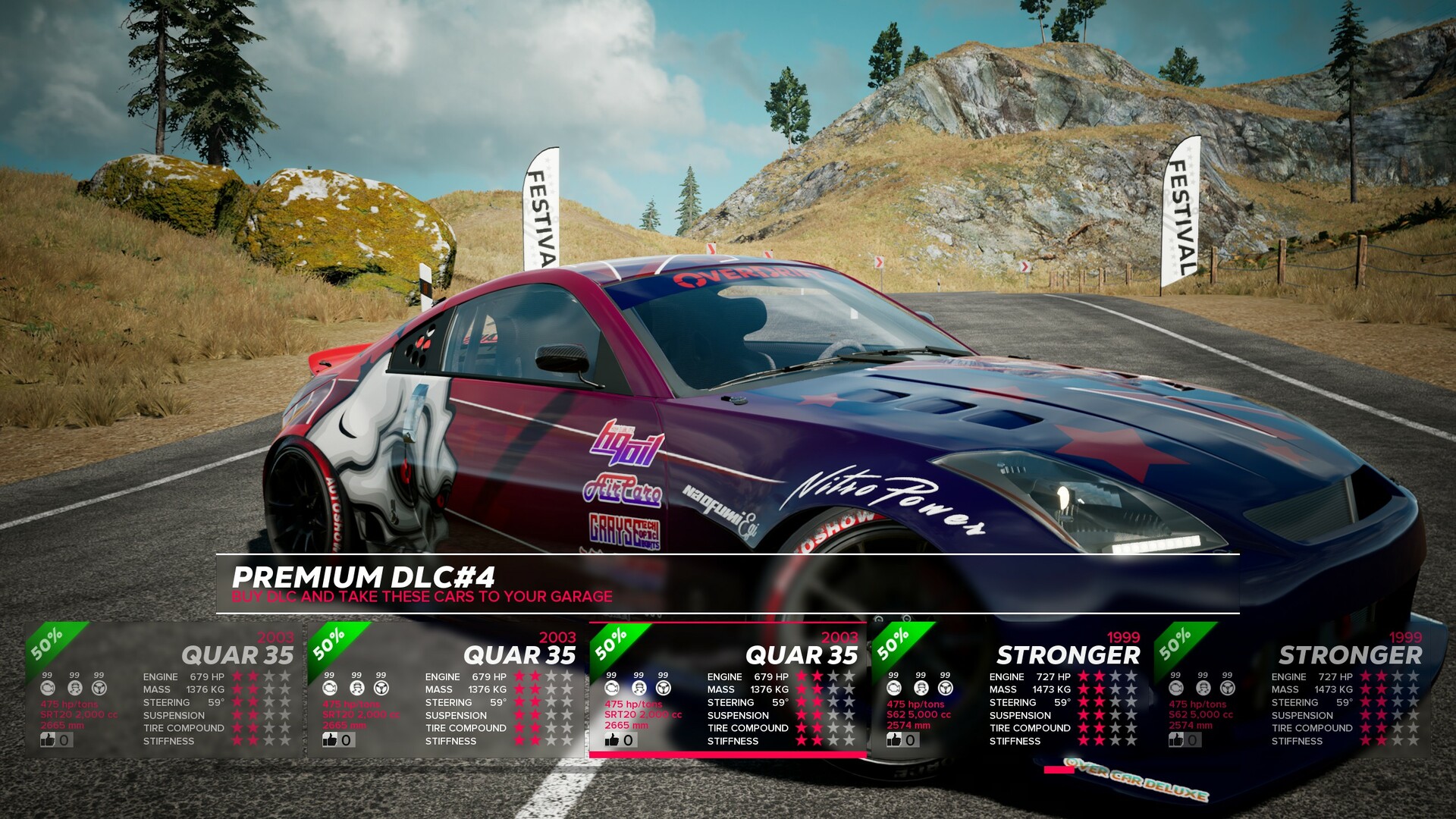
Task: Click the BUY DLC AND TAKE THESE CARS link
Action: pos(422,597)
